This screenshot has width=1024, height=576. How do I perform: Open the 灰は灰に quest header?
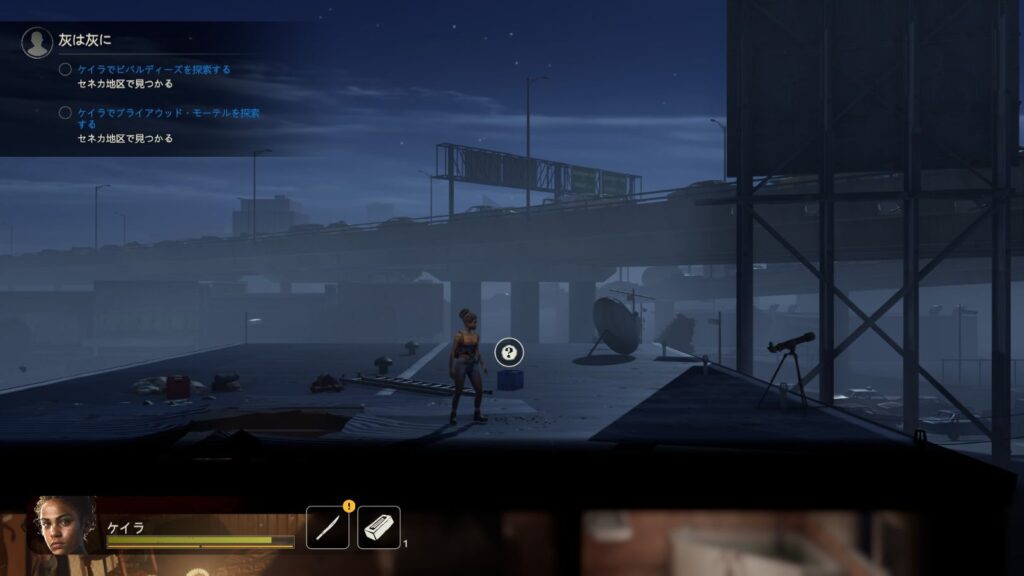[87, 40]
